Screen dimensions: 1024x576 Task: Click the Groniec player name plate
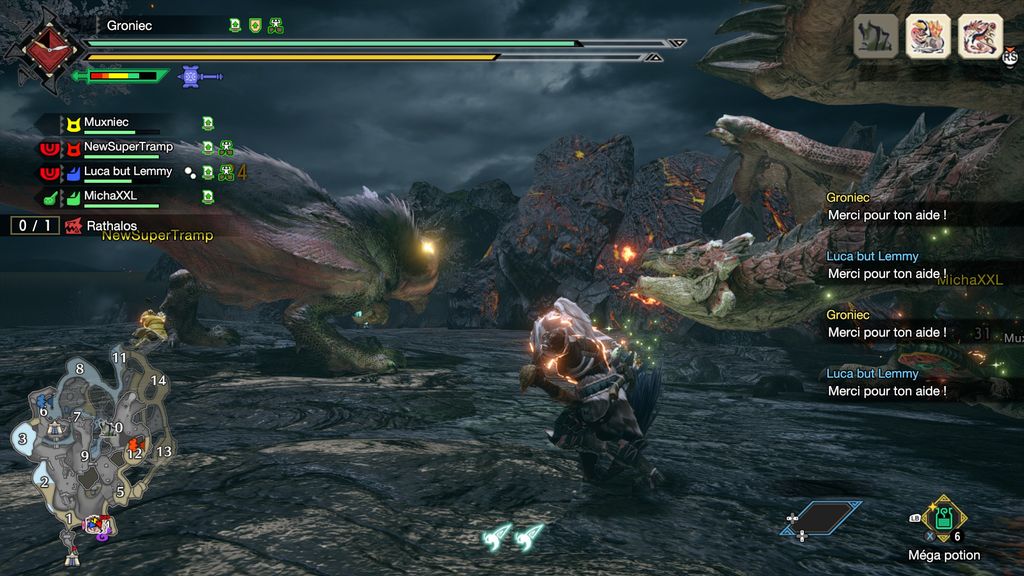click(130, 26)
